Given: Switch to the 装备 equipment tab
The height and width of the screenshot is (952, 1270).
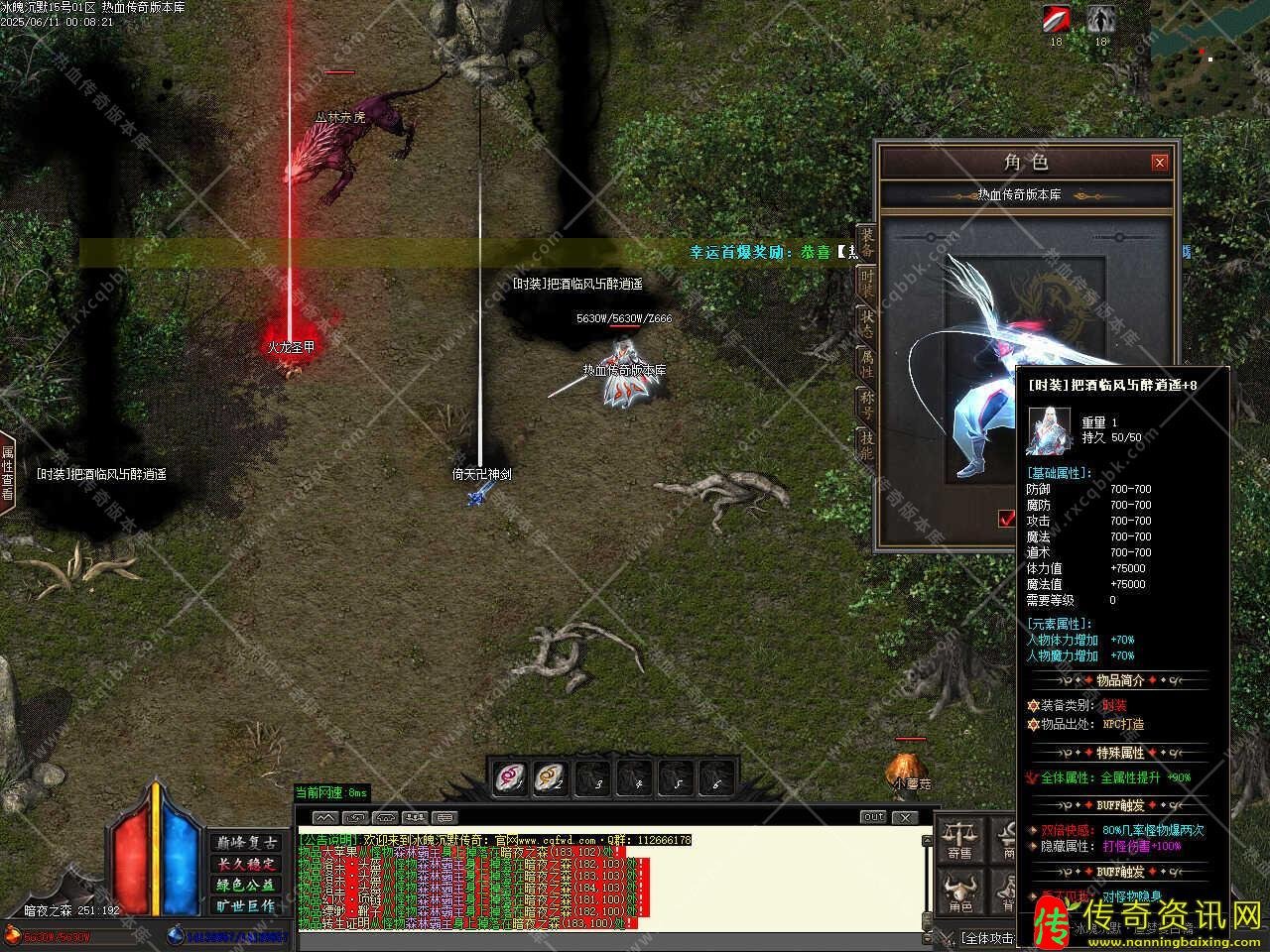Looking at the screenshot, I should click(x=866, y=242).
